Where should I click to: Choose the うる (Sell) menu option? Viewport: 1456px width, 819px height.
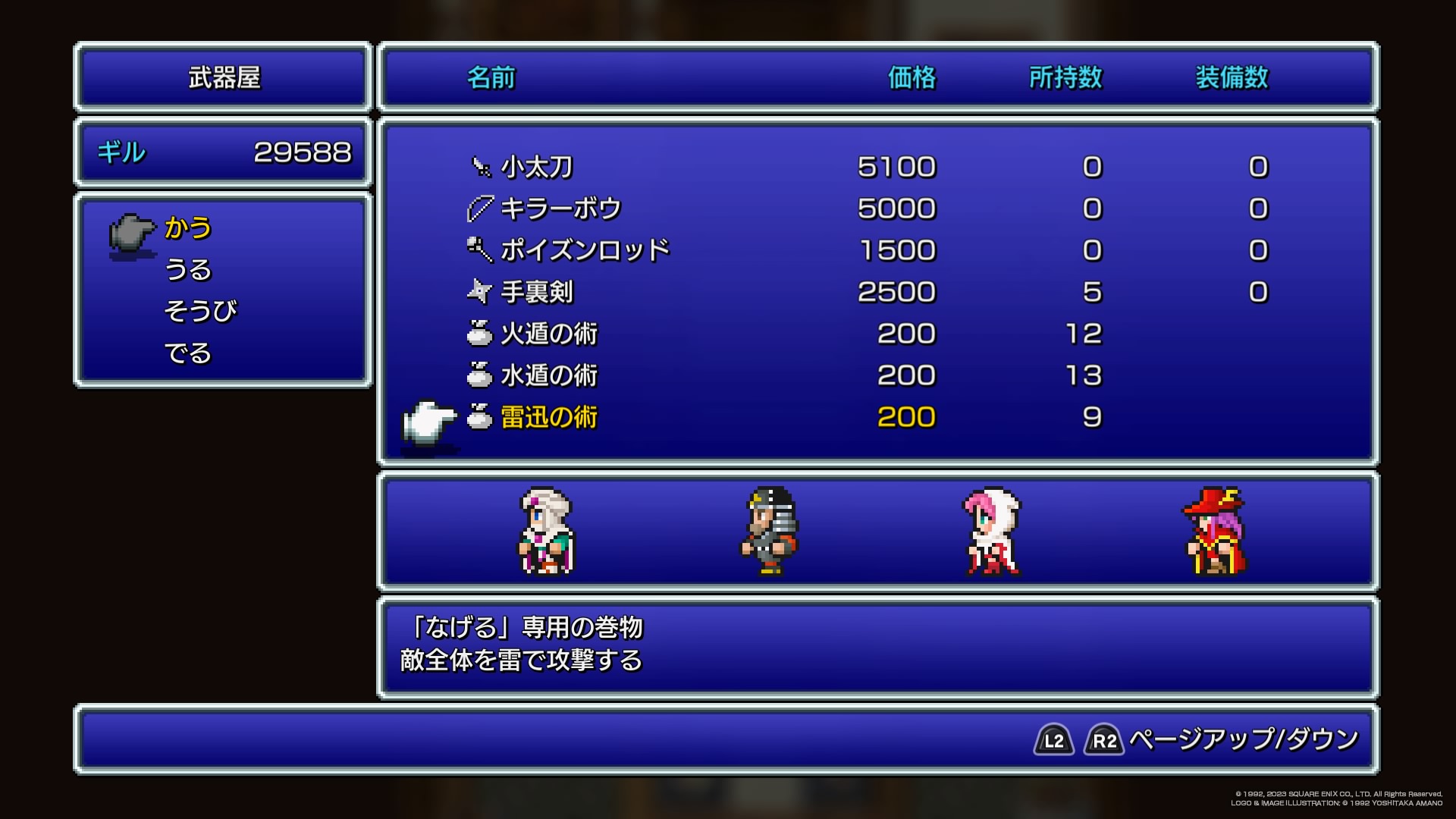pos(188,270)
